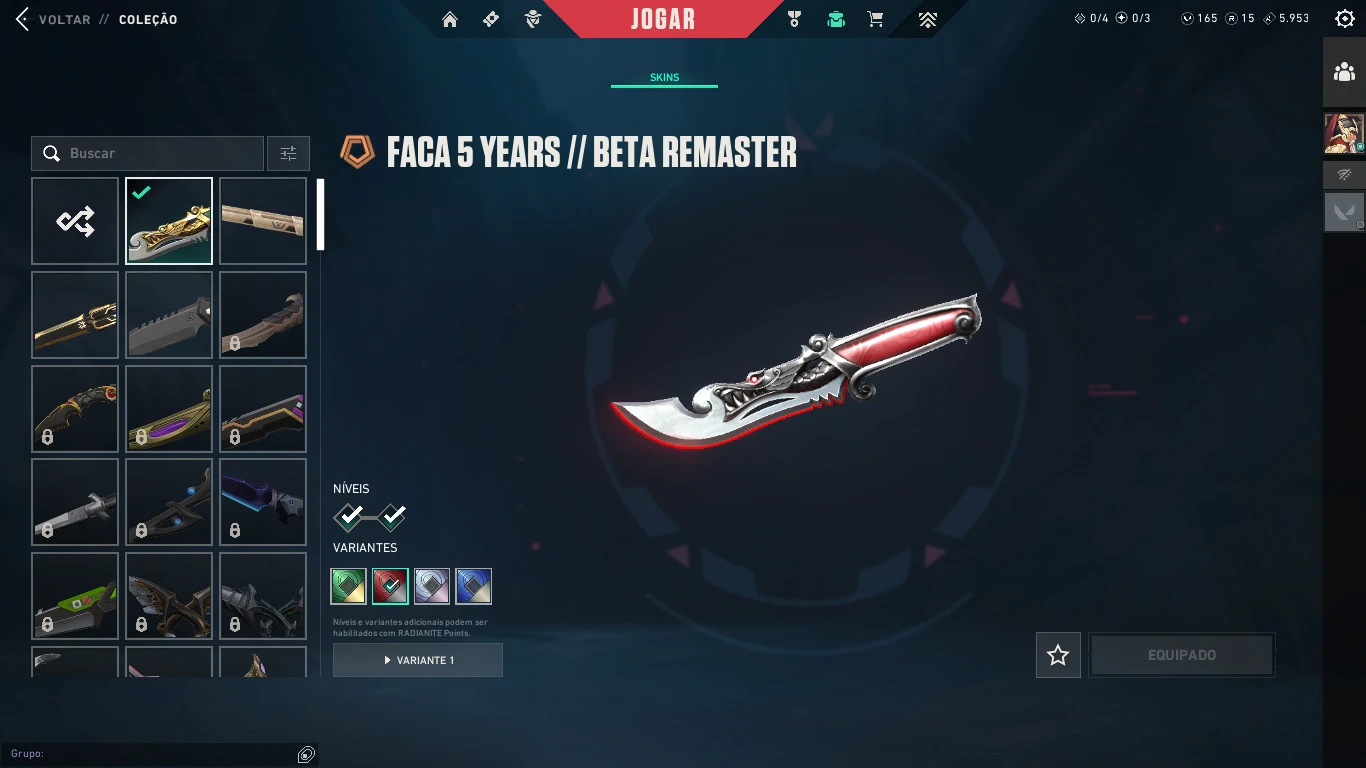Select the blue-purple gradient locked knife thumbnail
Viewport: 1366px width, 768px height.
coord(263,502)
